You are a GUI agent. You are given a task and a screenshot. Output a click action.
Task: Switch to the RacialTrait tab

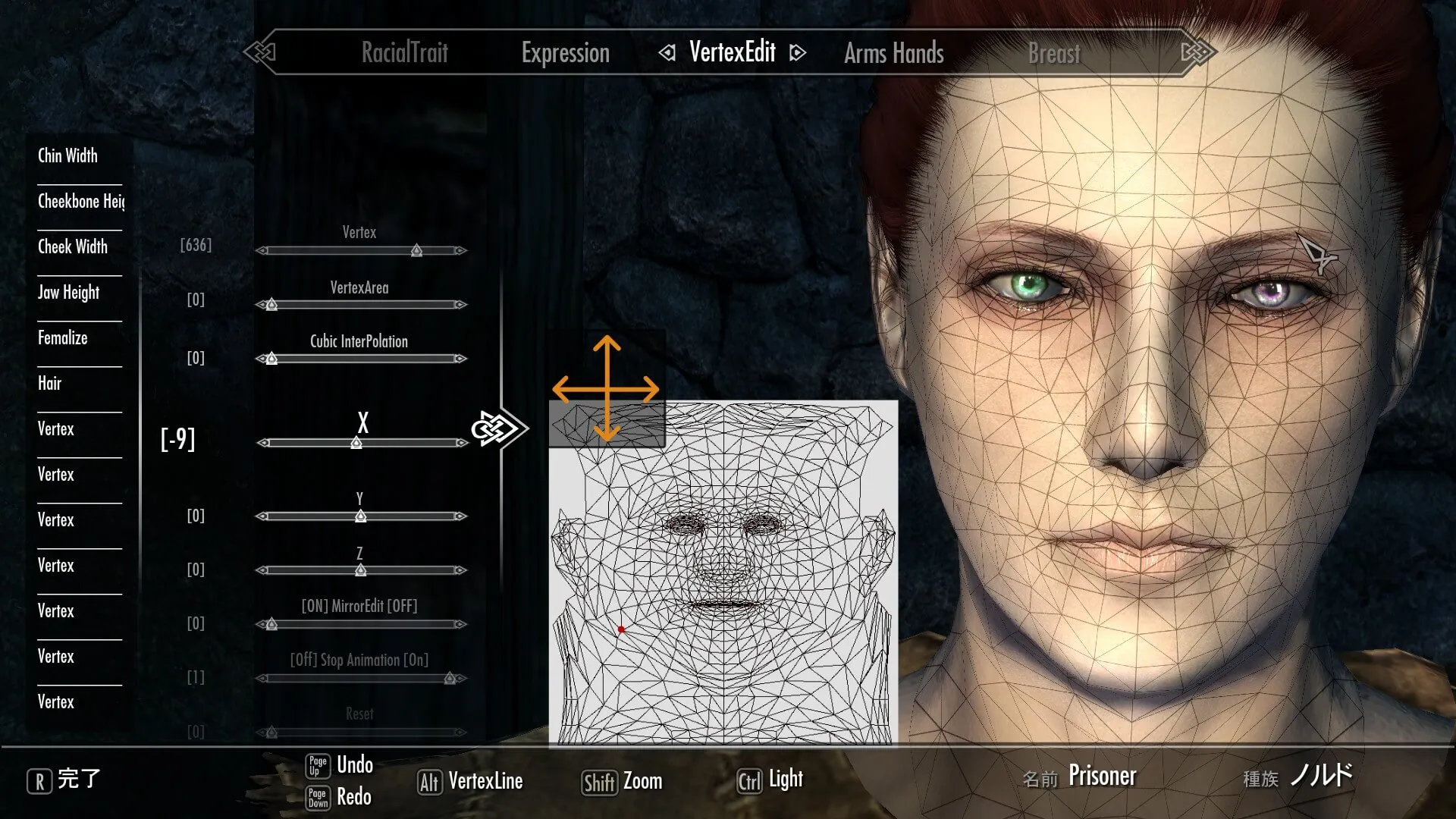(x=404, y=52)
